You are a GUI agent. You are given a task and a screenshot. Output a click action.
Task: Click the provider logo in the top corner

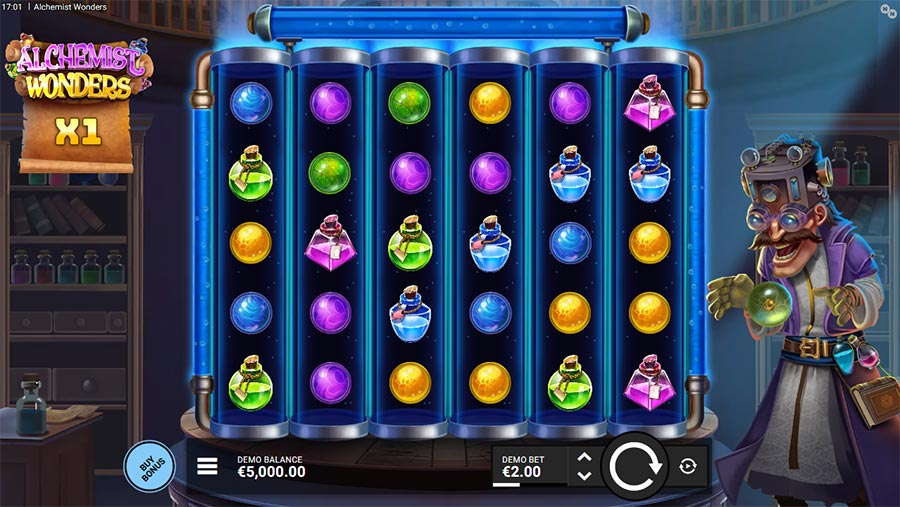pyautogui.click(x=888, y=9)
